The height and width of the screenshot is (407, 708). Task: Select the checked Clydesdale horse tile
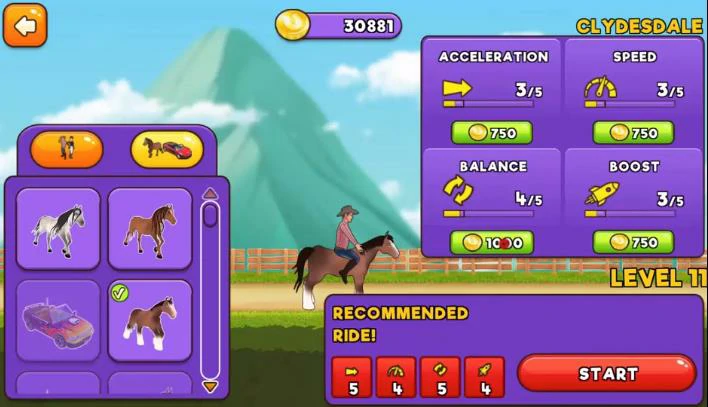150,321
